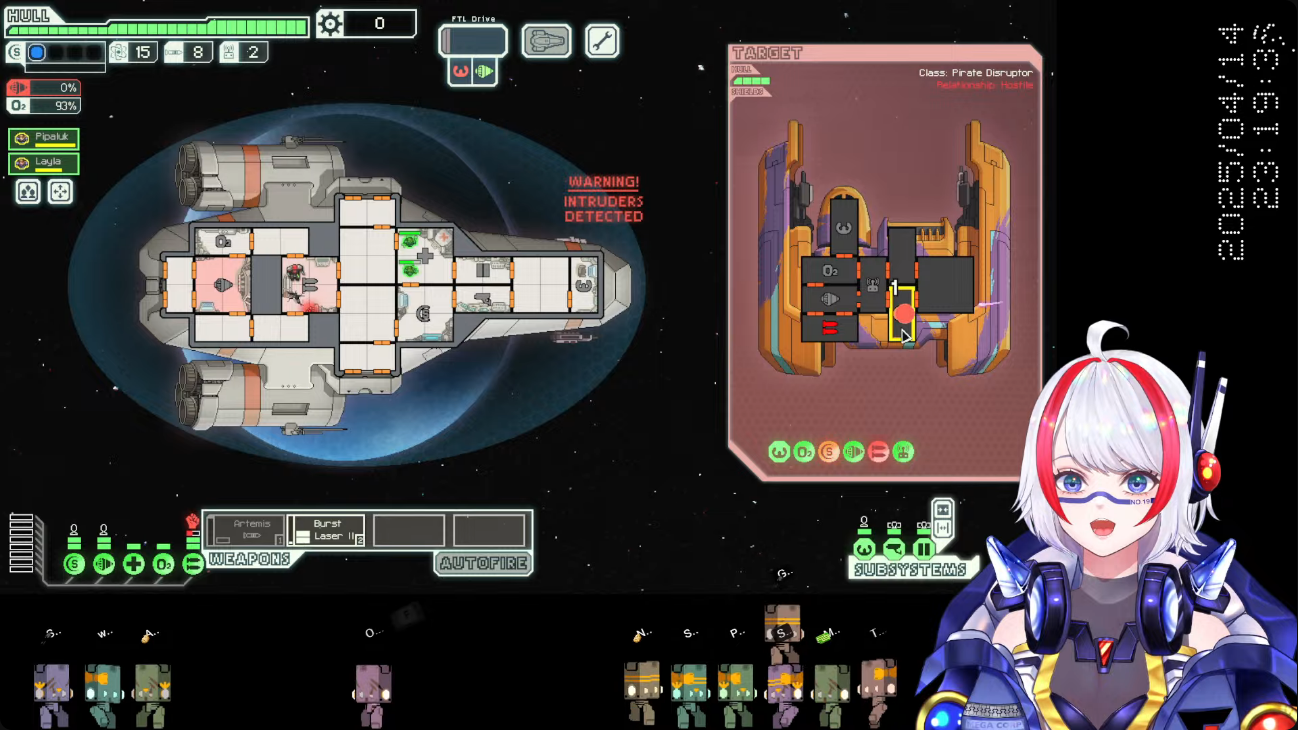
Task: Select the sensors camera subsystem icon
Action: coord(894,549)
